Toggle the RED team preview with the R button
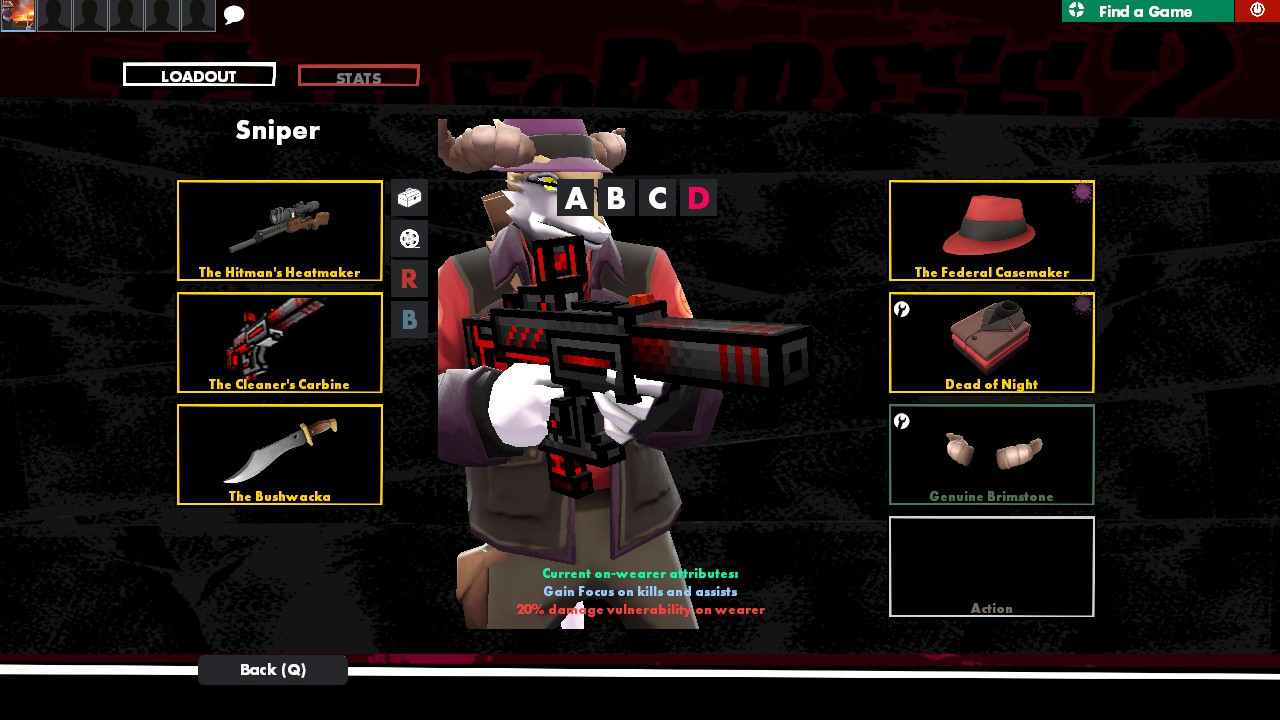 (x=409, y=279)
